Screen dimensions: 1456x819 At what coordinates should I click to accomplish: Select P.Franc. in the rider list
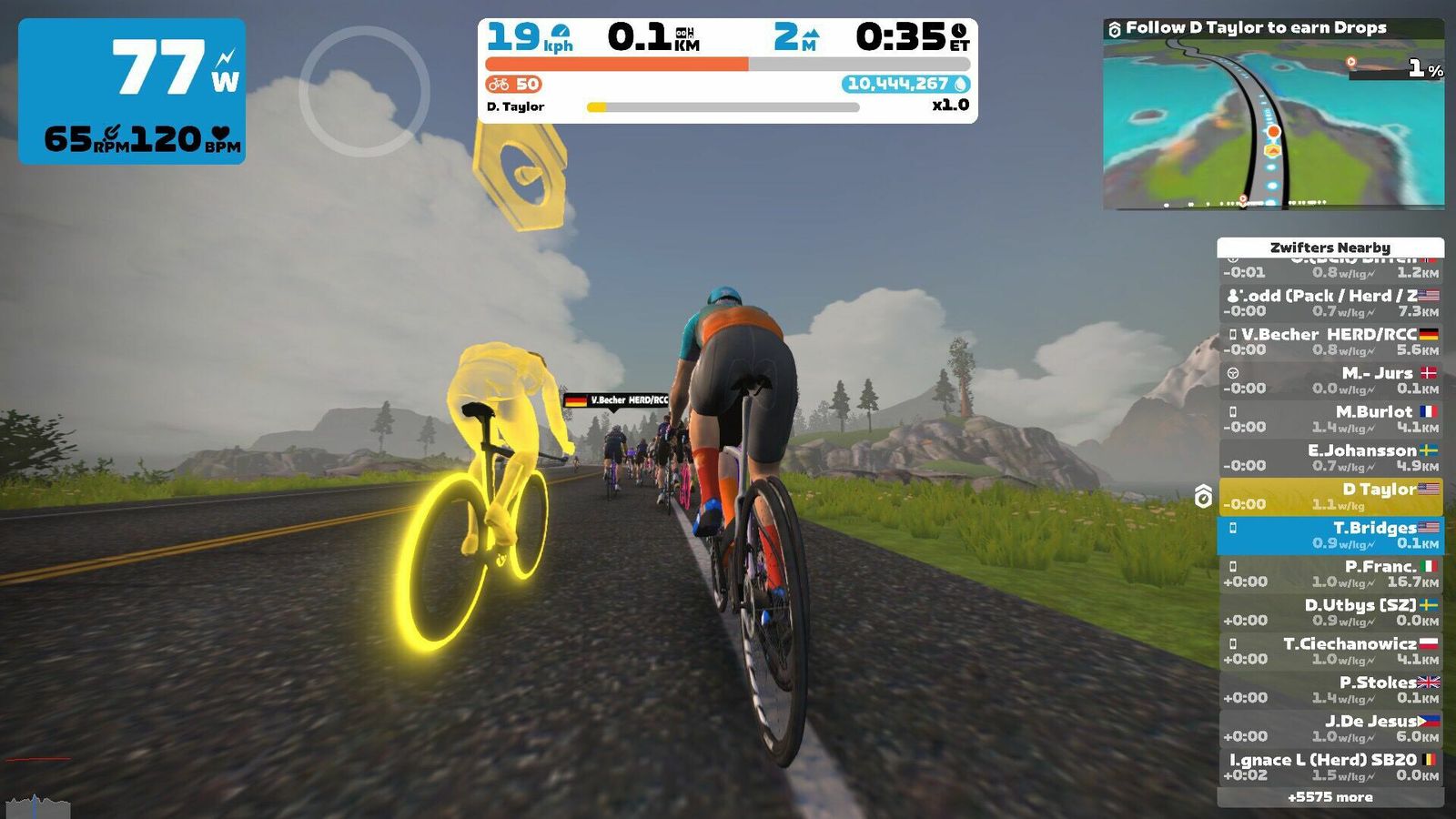click(x=1330, y=574)
